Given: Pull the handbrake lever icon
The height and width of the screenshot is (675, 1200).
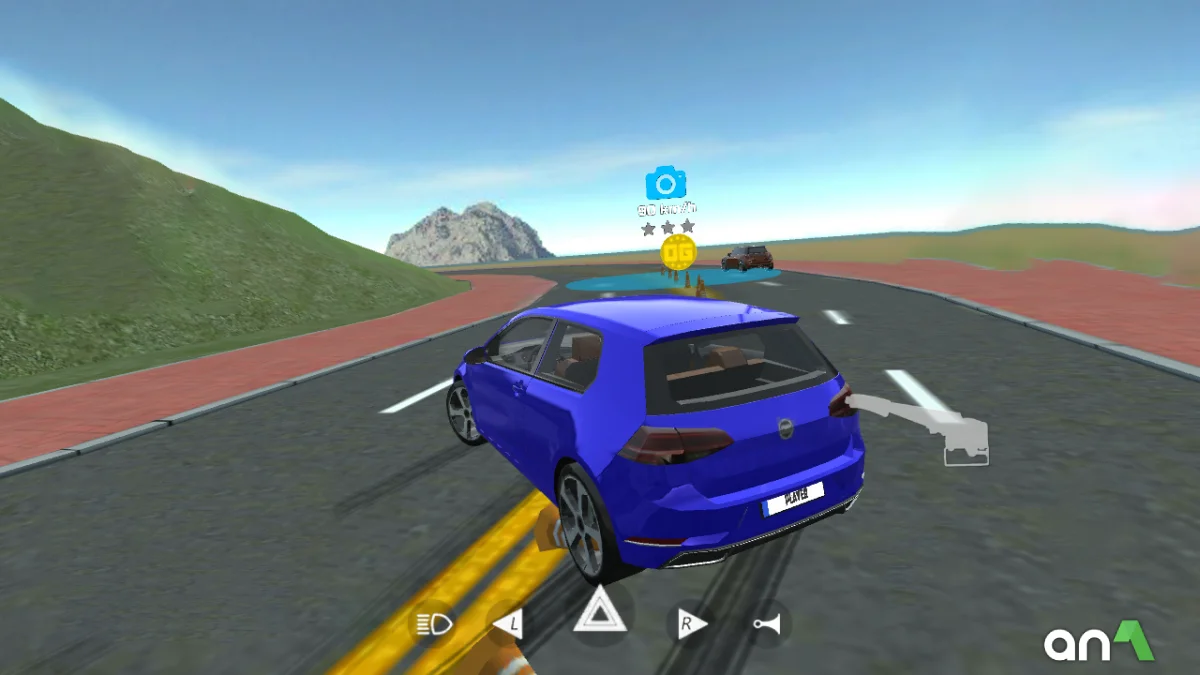Looking at the screenshot, I should click(x=932, y=426).
